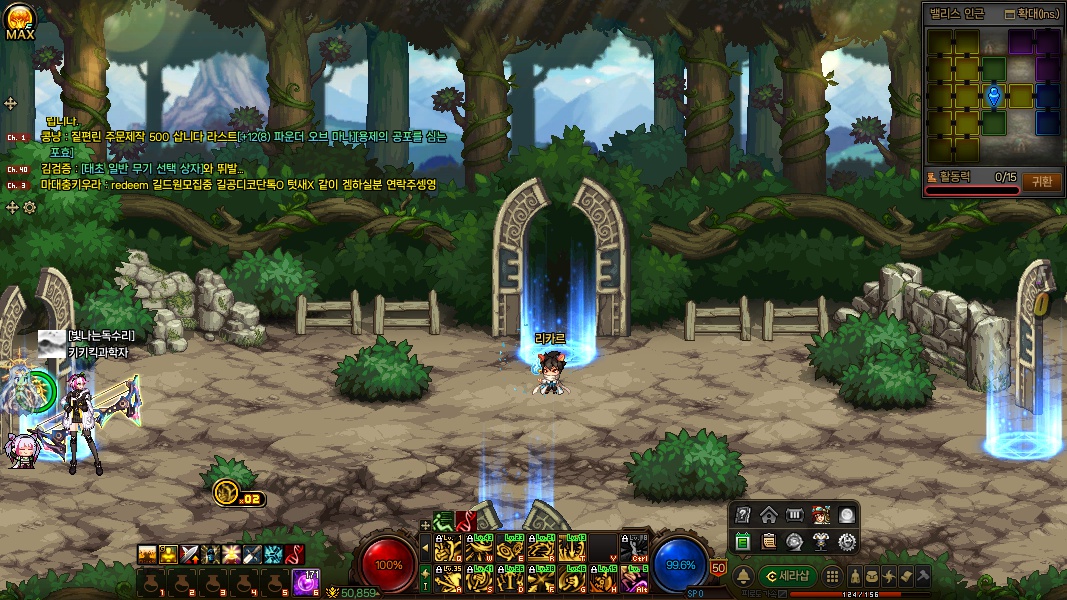This screenshot has height=600, width=1067.
Task: Click the chat settings gear icon
Action: 29,207
